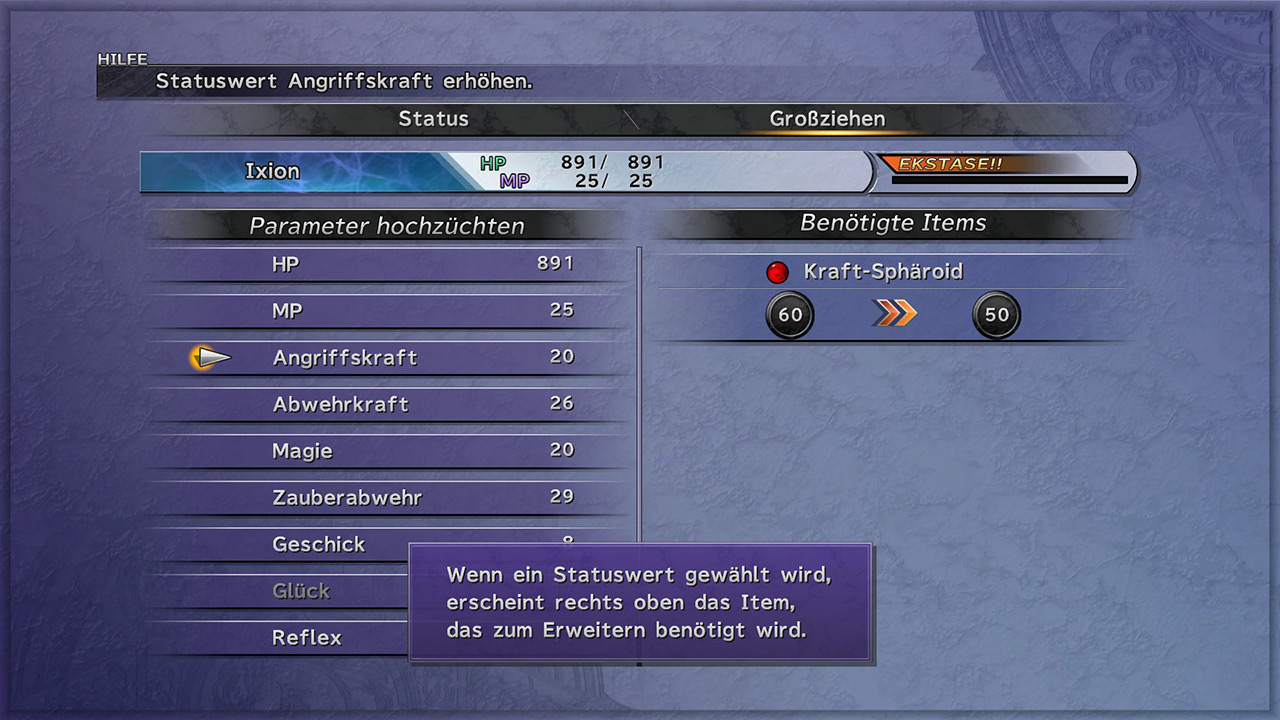This screenshot has width=1280, height=720.
Task: Select the Ixion aeon header
Action: (273, 171)
